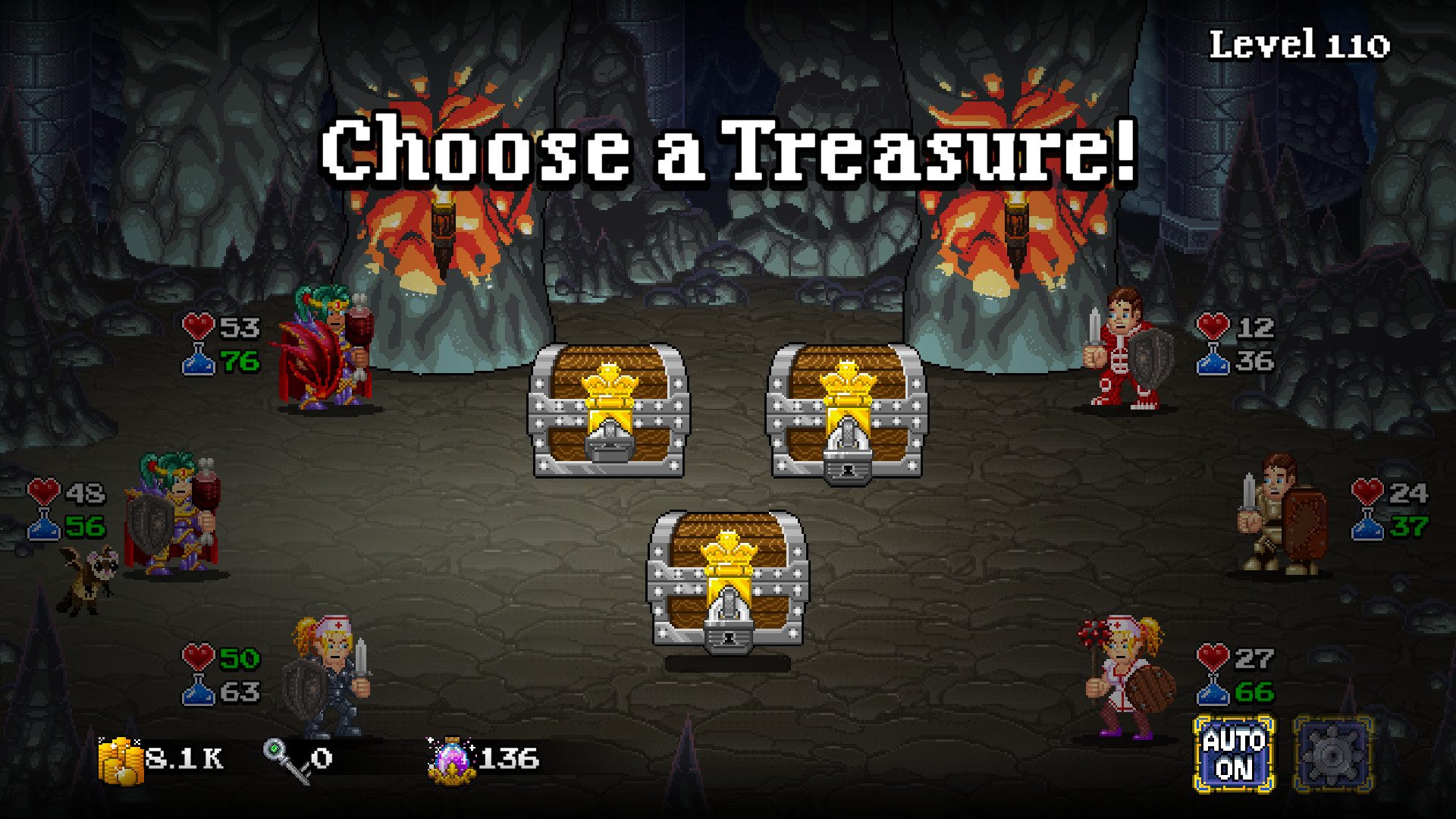
Task: Click the heart icon showing 53 HP
Action: (197, 329)
